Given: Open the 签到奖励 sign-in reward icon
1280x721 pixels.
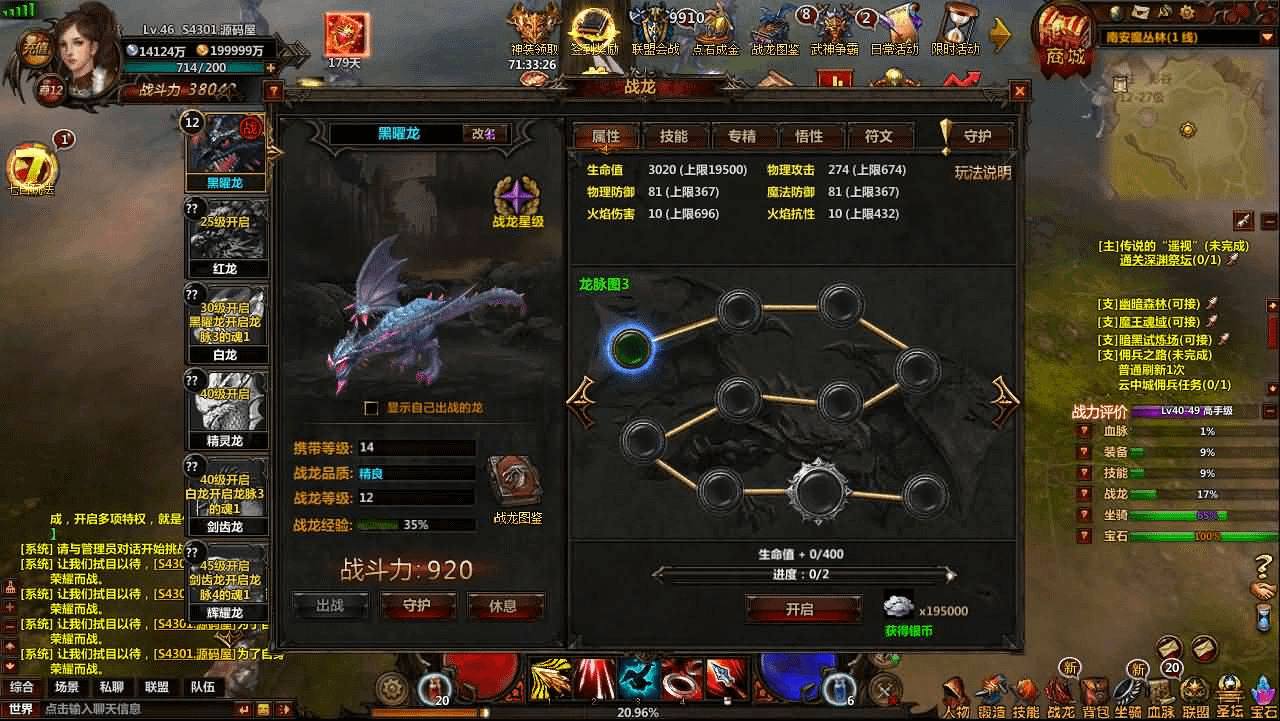Looking at the screenshot, I should tap(594, 30).
